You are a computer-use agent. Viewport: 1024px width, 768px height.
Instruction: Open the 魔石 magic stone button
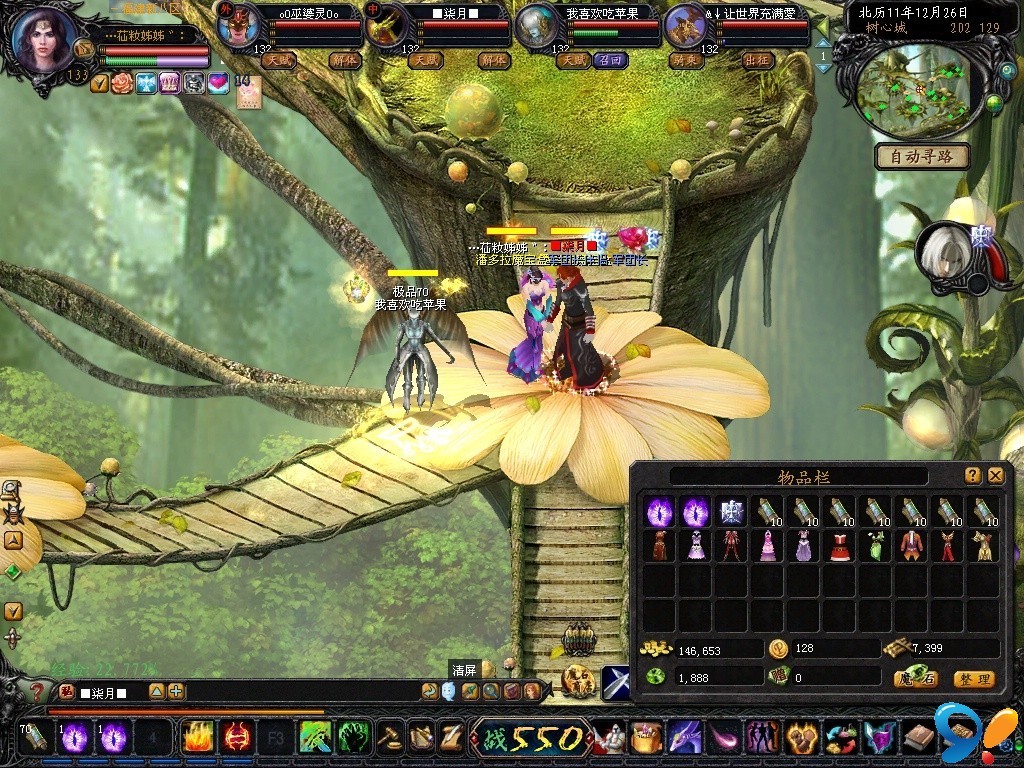click(915, 679)
